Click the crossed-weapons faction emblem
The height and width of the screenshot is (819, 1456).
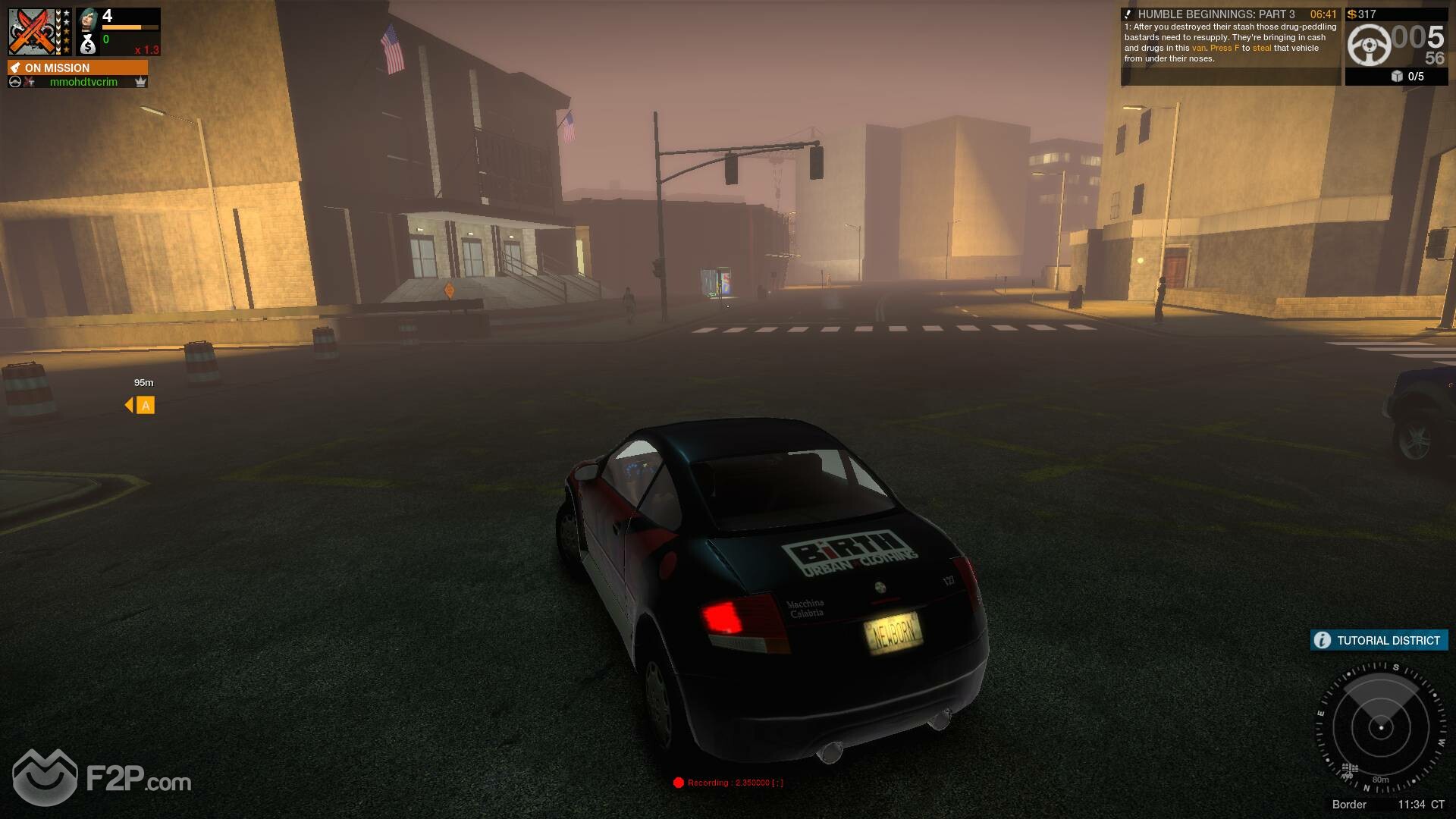click(32, 32)
